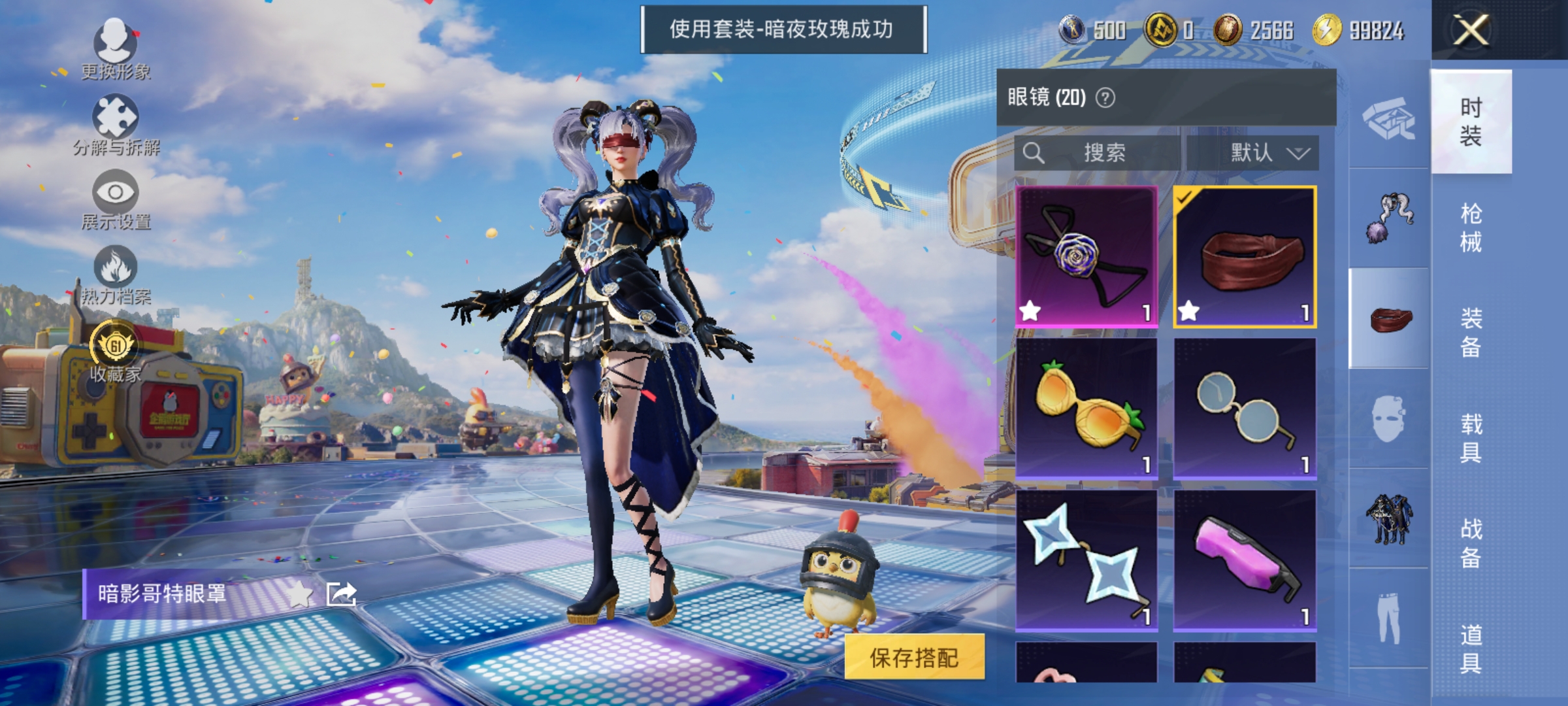The width and height of the screenshot is (1568, 706).
Task: Open the 默认 sorting dropdown
Action: [x=1264, y=154]
